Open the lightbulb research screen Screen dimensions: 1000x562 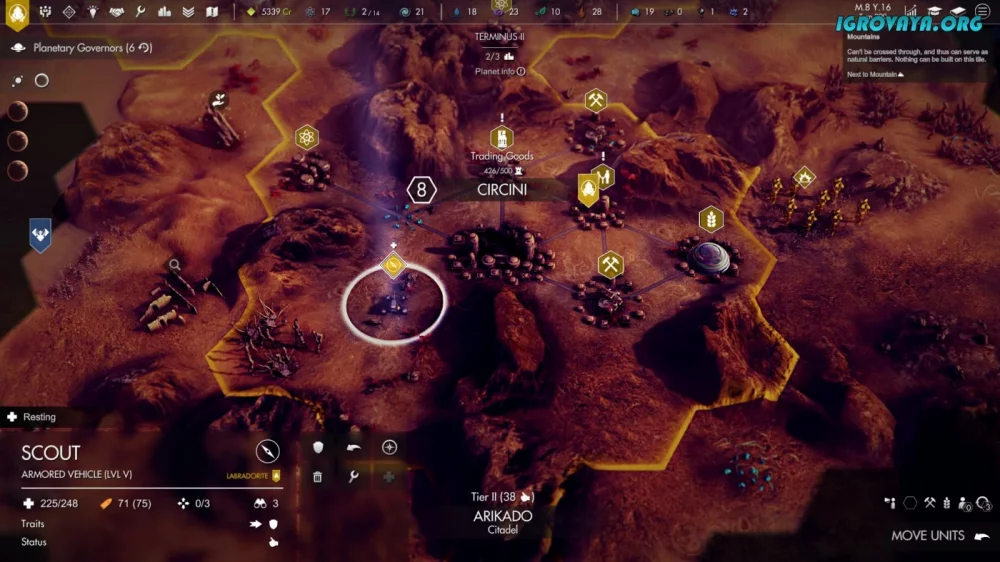coord(92,12)
